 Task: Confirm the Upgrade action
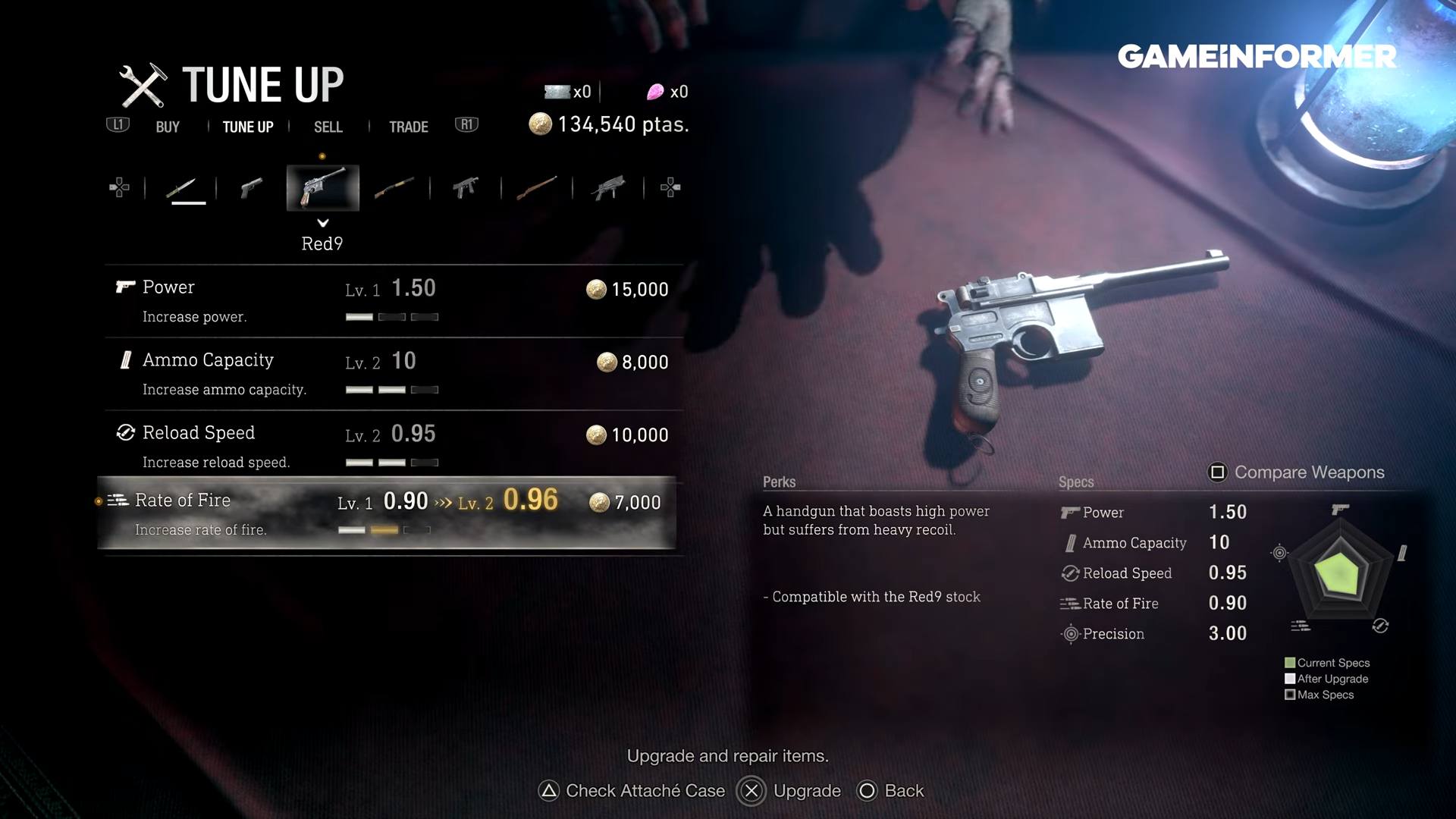[x=789, y=791]
